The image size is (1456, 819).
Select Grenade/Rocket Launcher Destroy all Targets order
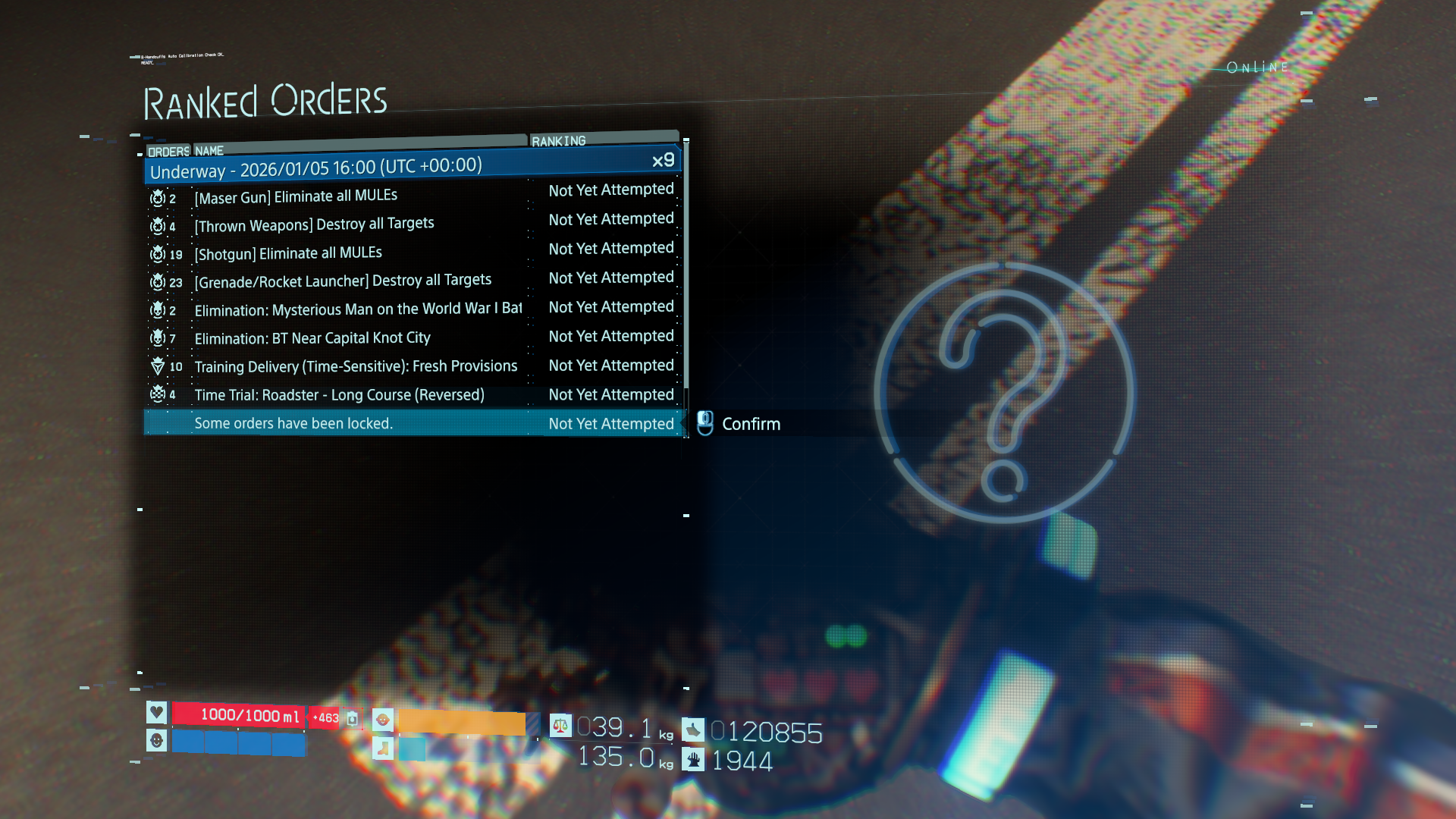tap(343, 281)
